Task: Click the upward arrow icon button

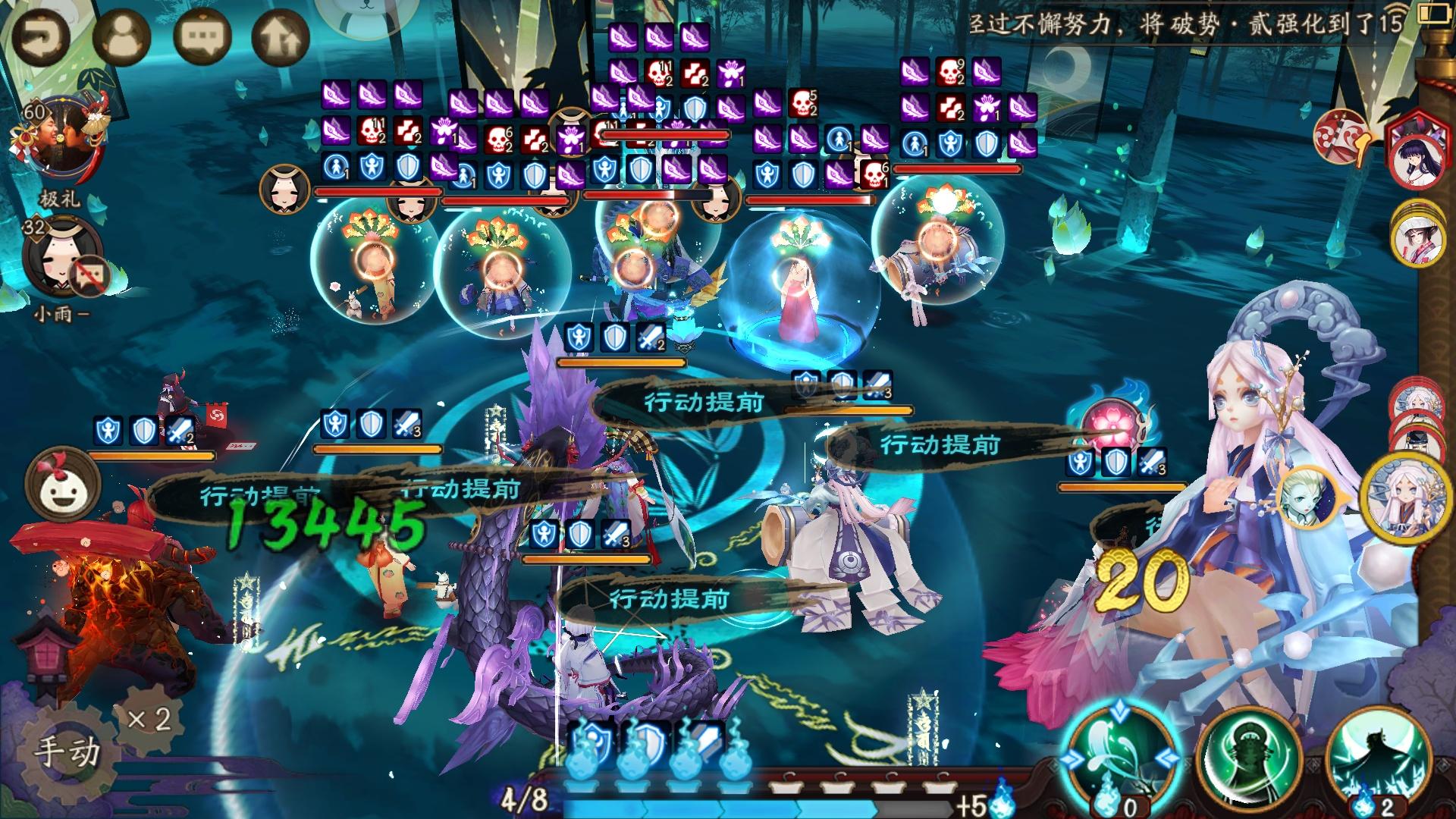Action: (x=280, y=36)
